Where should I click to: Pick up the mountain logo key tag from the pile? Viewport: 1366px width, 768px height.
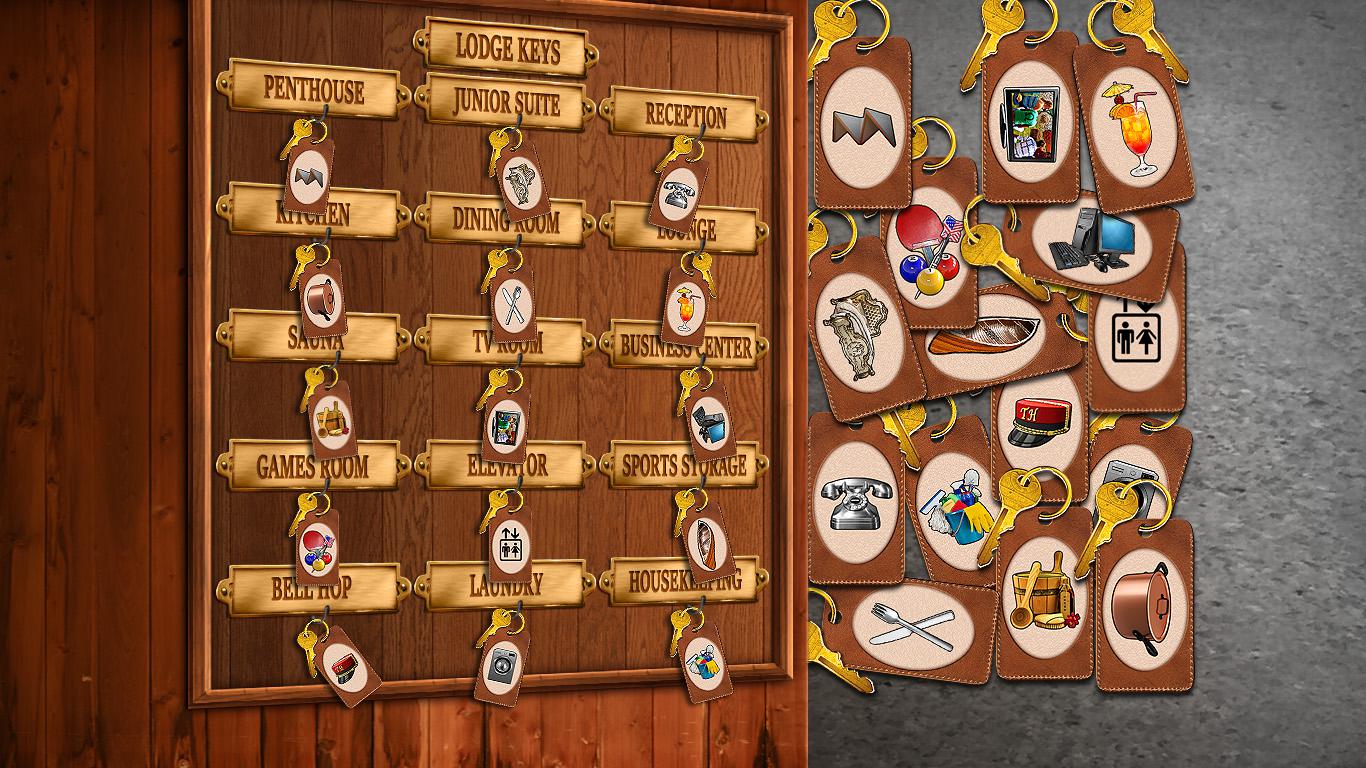point(860,125)
